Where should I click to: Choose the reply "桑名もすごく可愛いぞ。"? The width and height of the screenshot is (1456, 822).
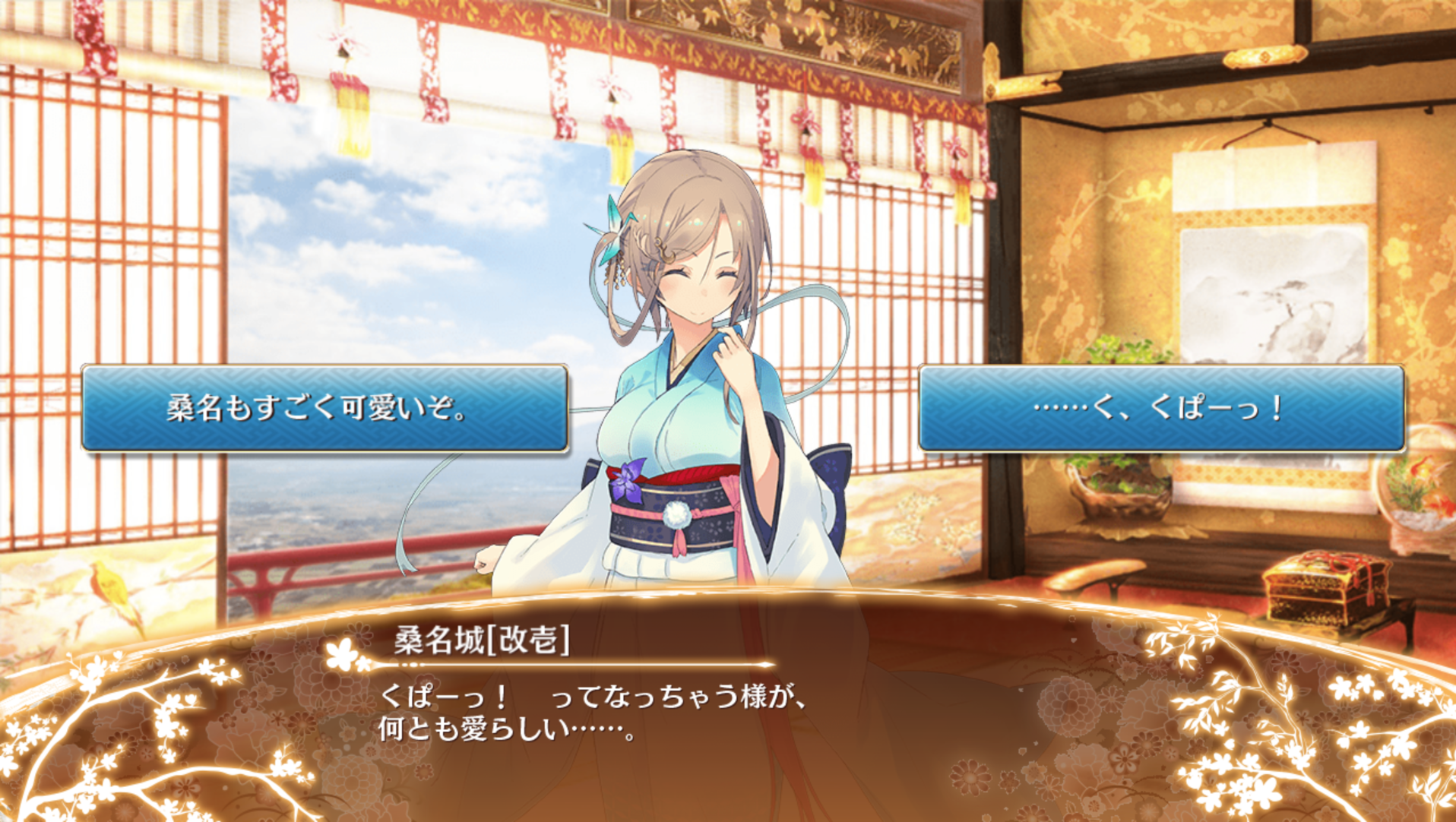pyautogui.click(x=324, y=409)
